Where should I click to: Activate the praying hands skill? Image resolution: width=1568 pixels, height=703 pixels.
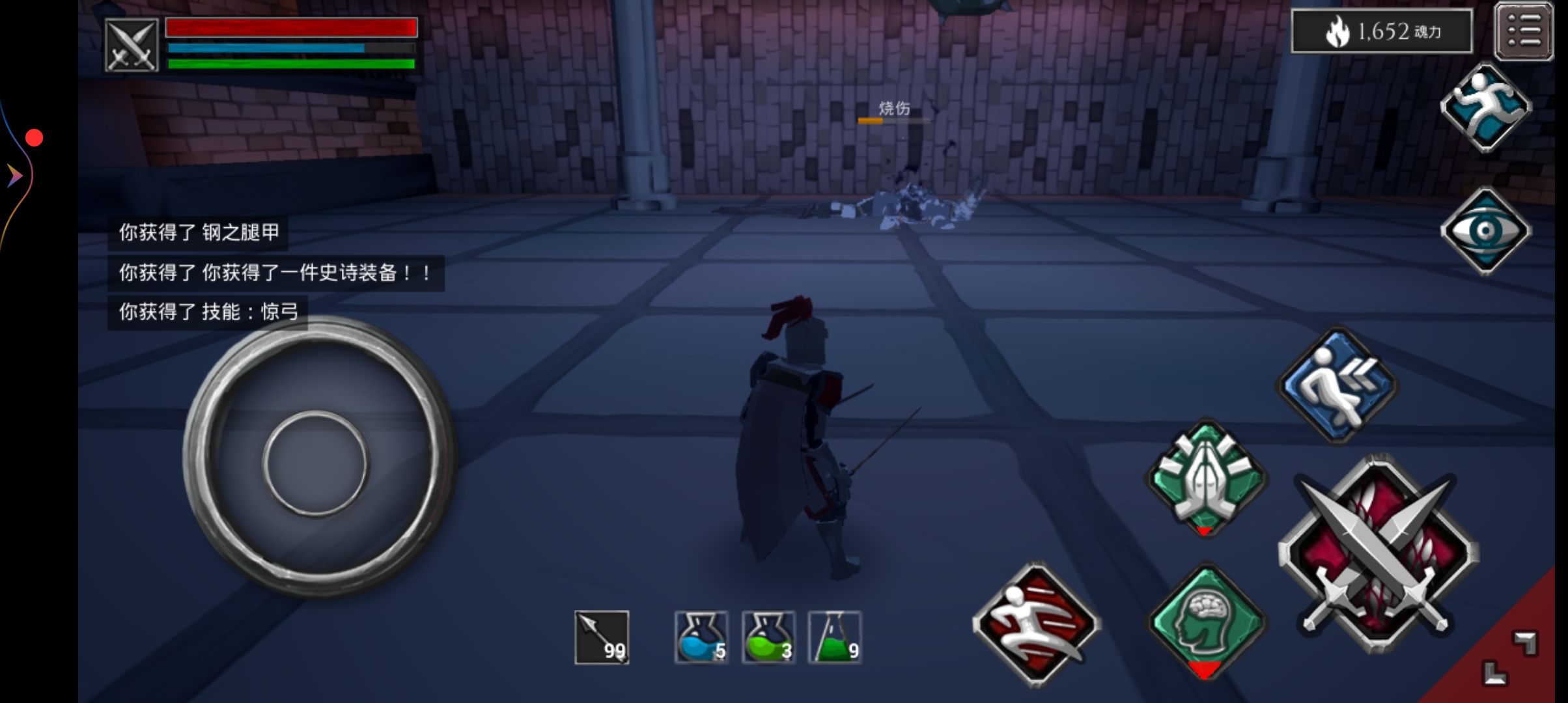[x=1205, y=478]
